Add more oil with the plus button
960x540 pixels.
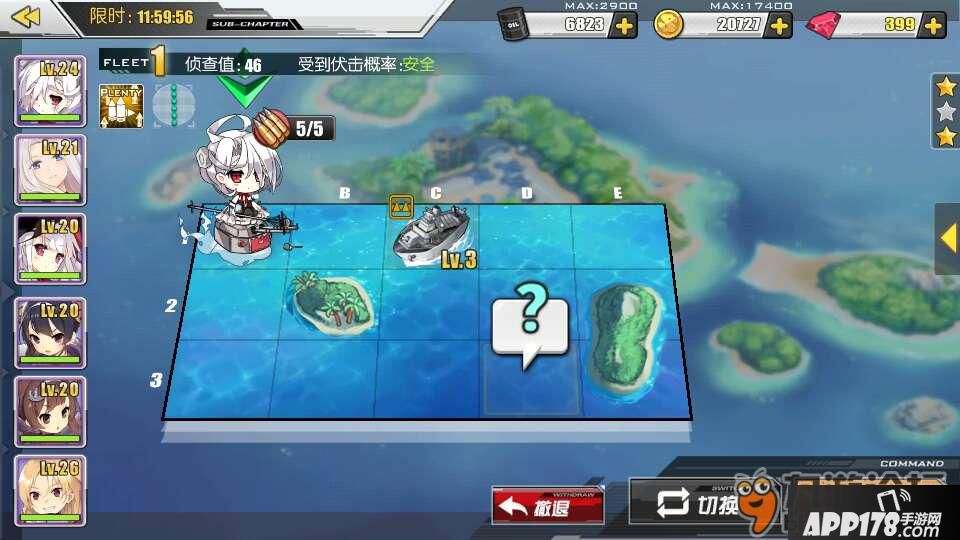[x=623, y=25]
